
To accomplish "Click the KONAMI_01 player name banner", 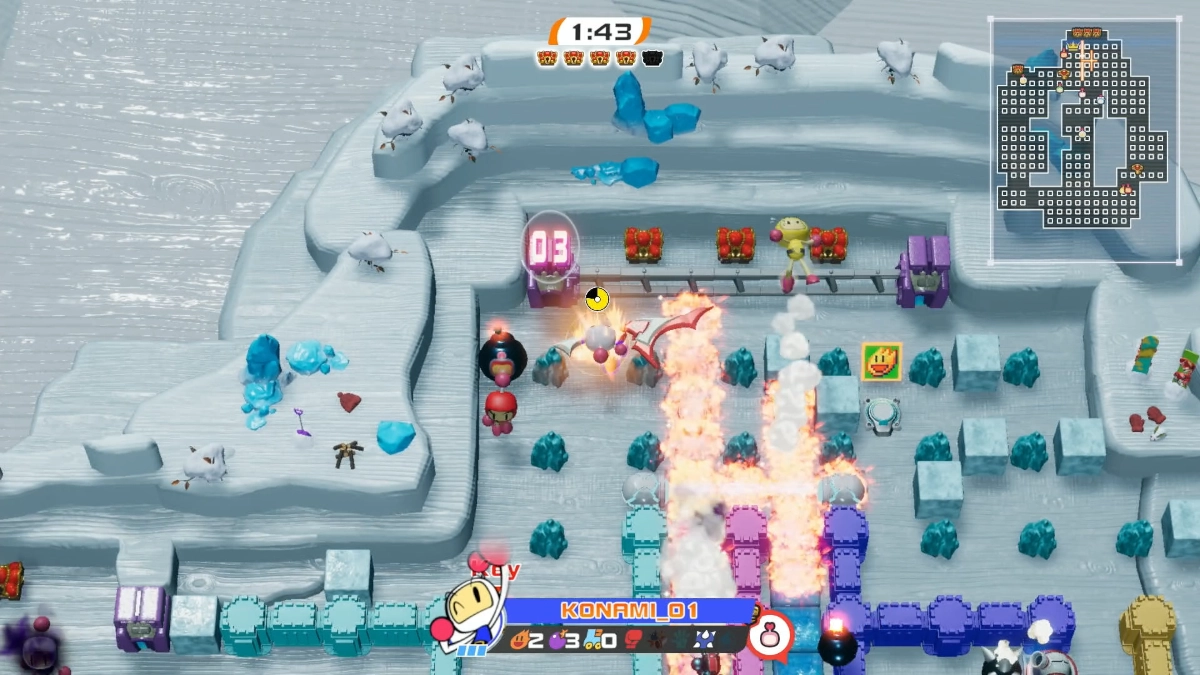I will pos(628,611).
